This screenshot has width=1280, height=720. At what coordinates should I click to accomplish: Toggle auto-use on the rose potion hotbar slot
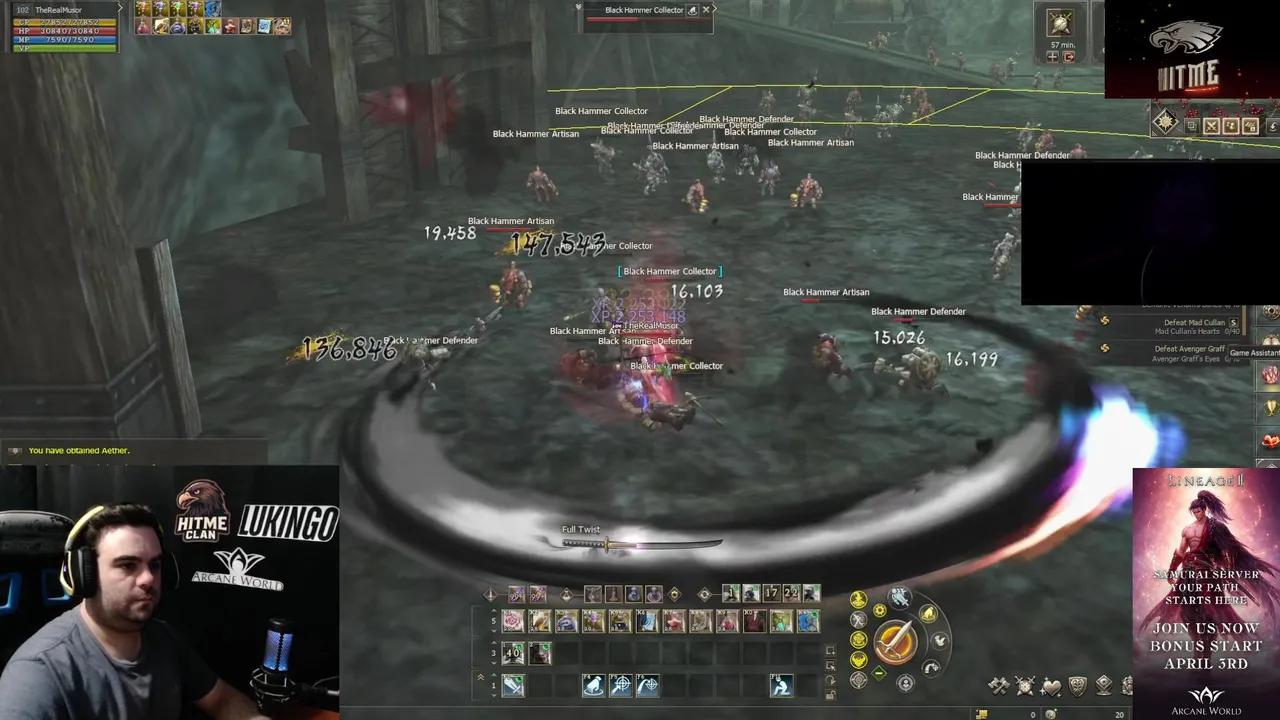[x=513, y=620]
